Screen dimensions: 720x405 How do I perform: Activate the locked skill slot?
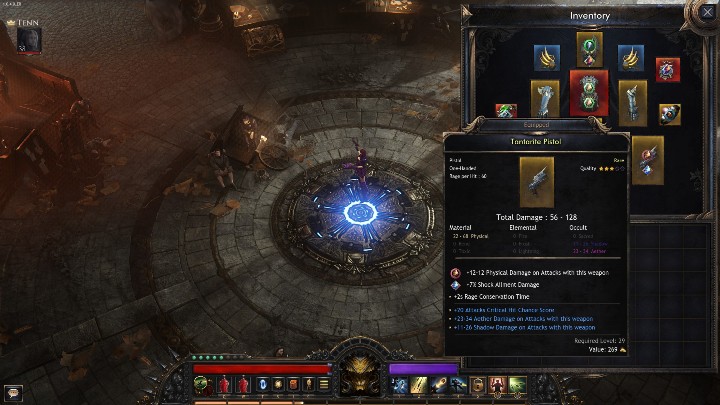[x=478, y=385]
